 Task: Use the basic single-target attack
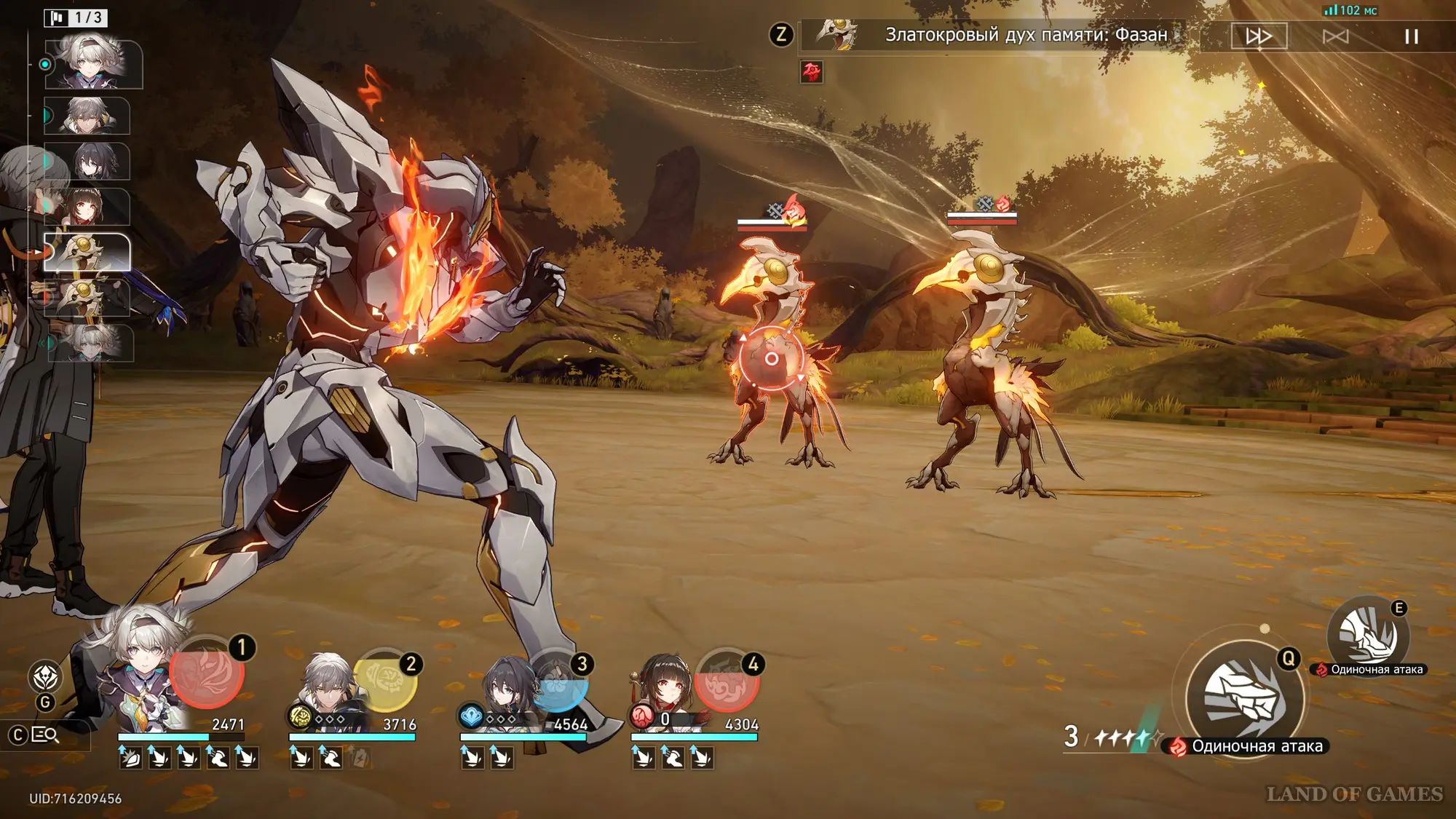[x=1244, y=697]
